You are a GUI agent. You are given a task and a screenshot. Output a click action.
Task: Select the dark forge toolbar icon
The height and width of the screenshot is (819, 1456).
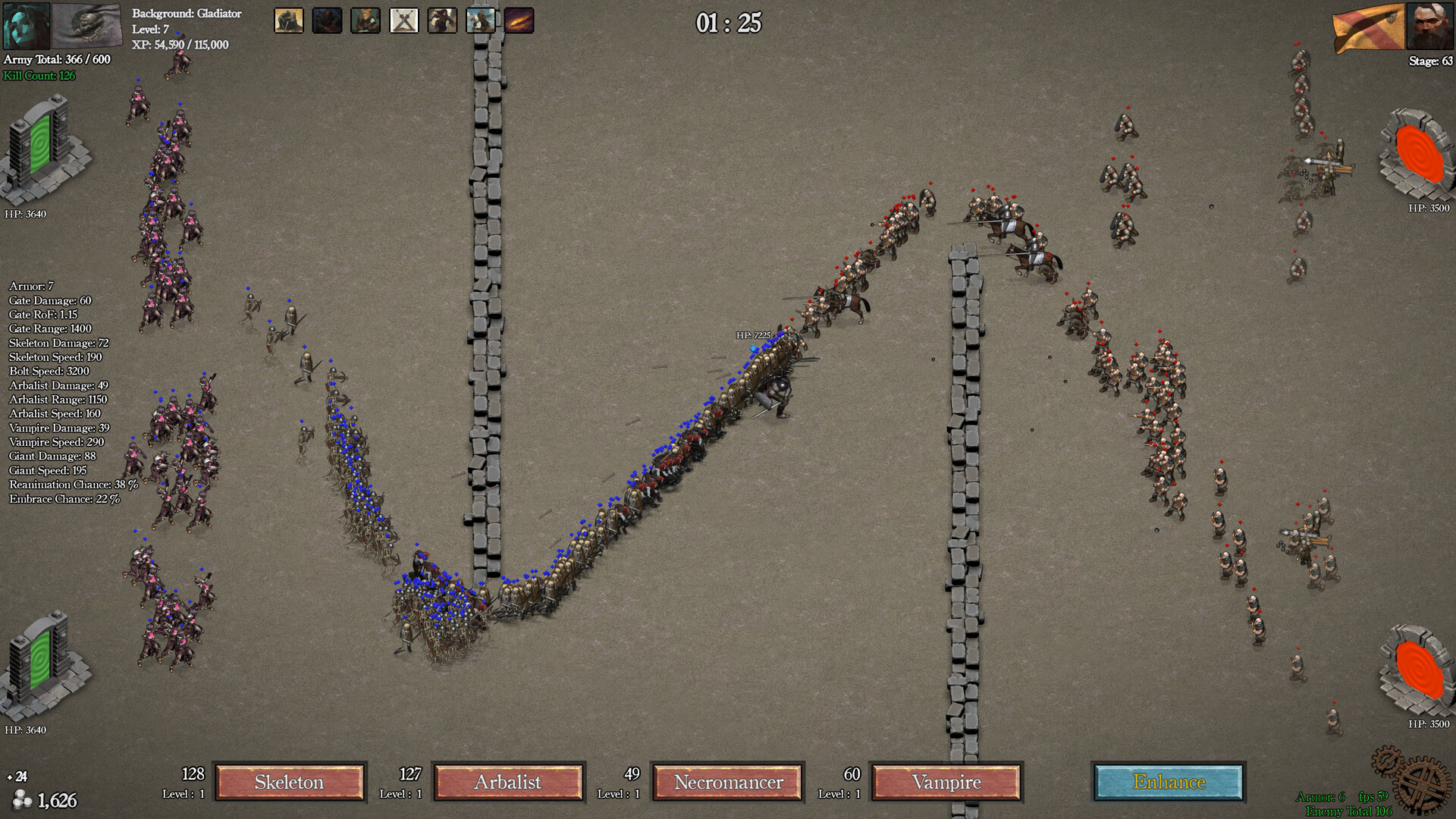[326, 20]
